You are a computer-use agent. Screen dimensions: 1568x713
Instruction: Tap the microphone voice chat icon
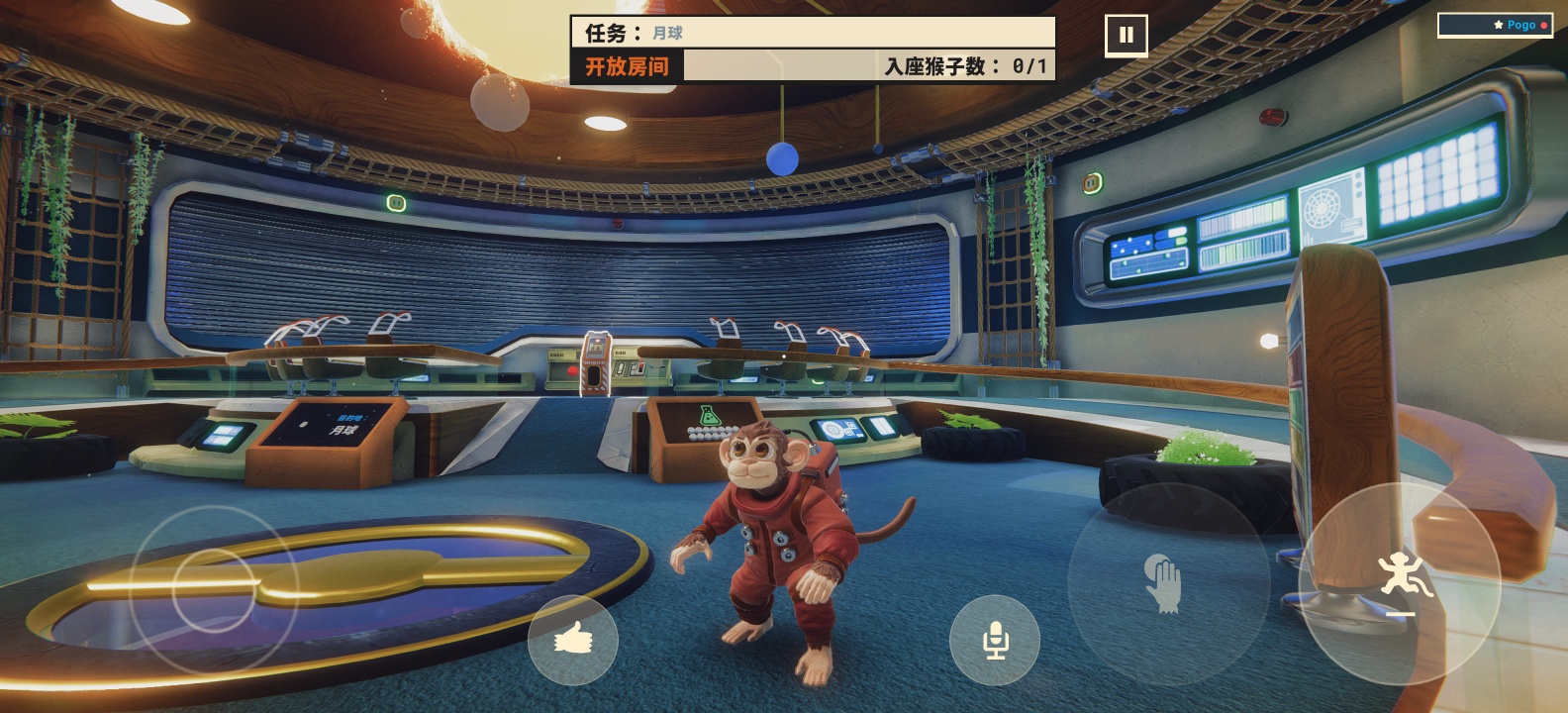pos(995,640)
